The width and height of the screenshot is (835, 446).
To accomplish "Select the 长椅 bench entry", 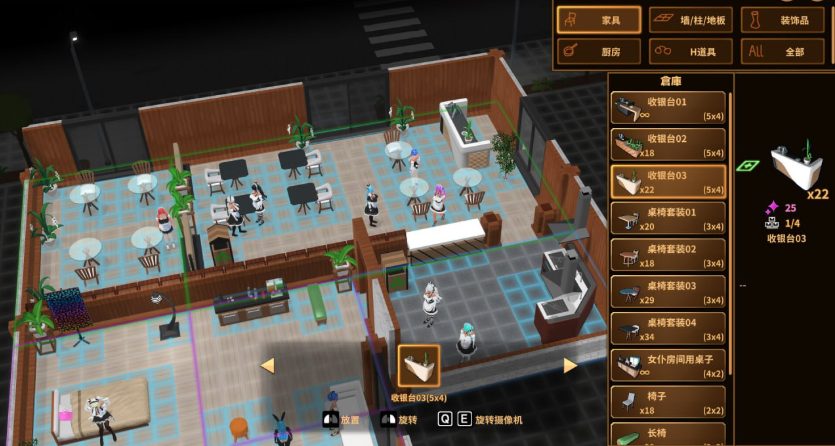I will pyautogui.click(x=669, y=435).
